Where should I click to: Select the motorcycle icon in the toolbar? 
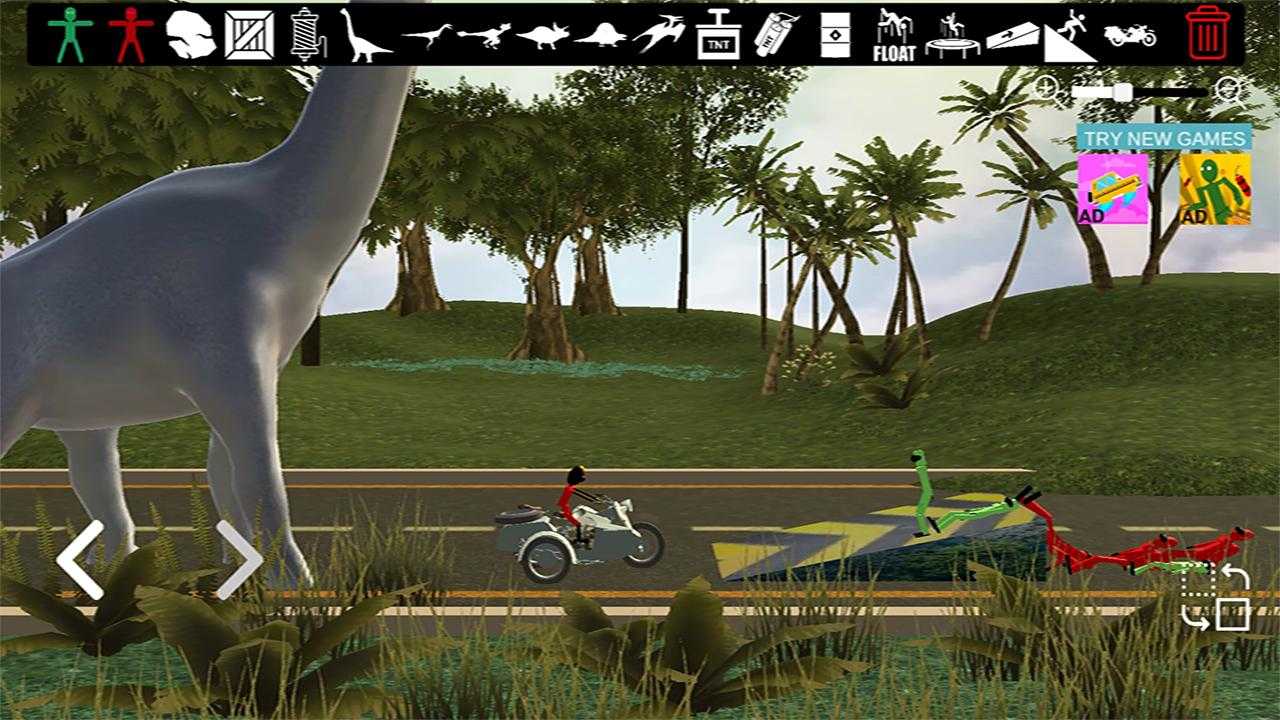point(1130,34)
